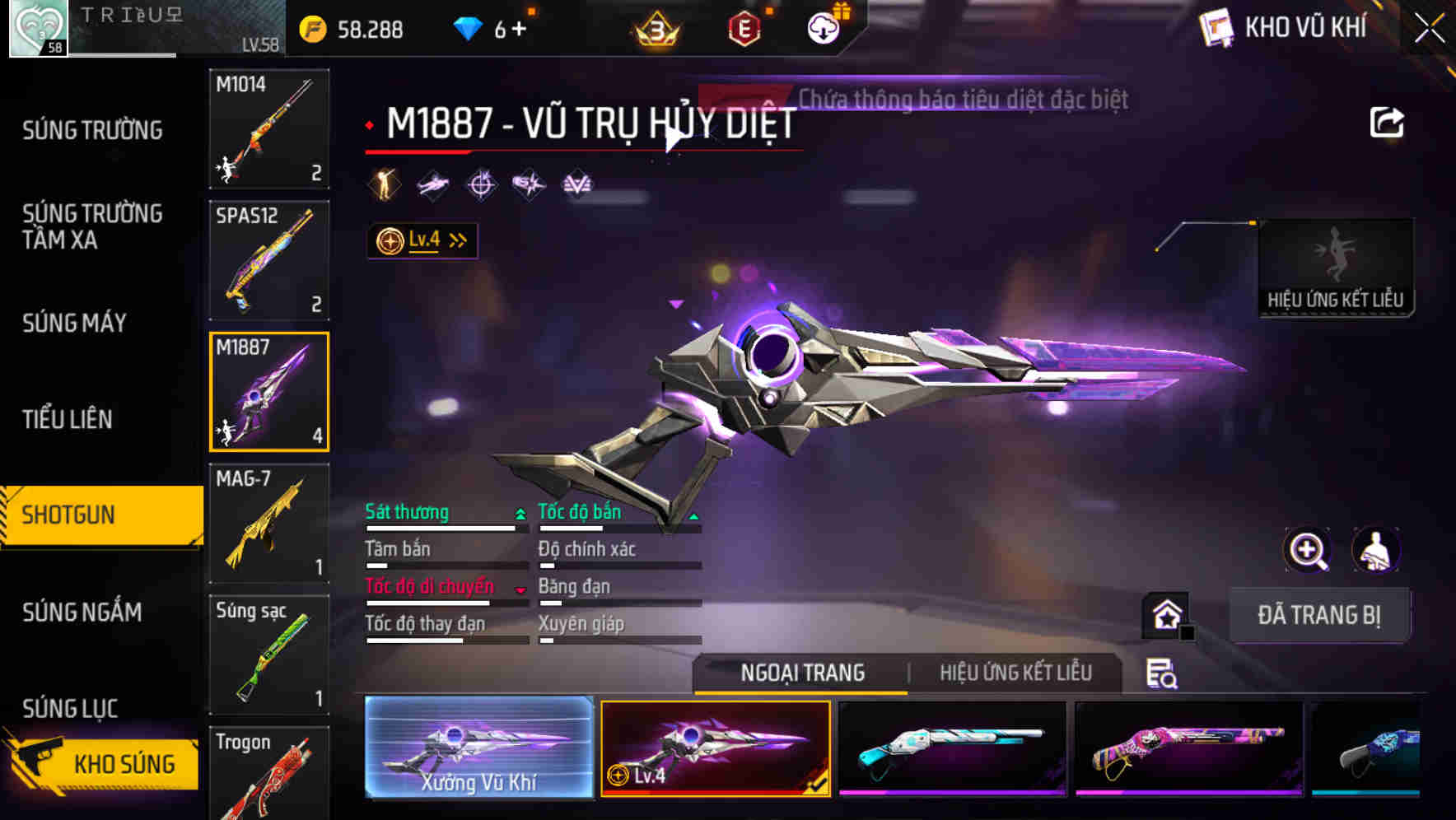This screenshot has width=1456, height=820.
Task: Expand the Lv.4 weapon level details
Action: [422, 240]
